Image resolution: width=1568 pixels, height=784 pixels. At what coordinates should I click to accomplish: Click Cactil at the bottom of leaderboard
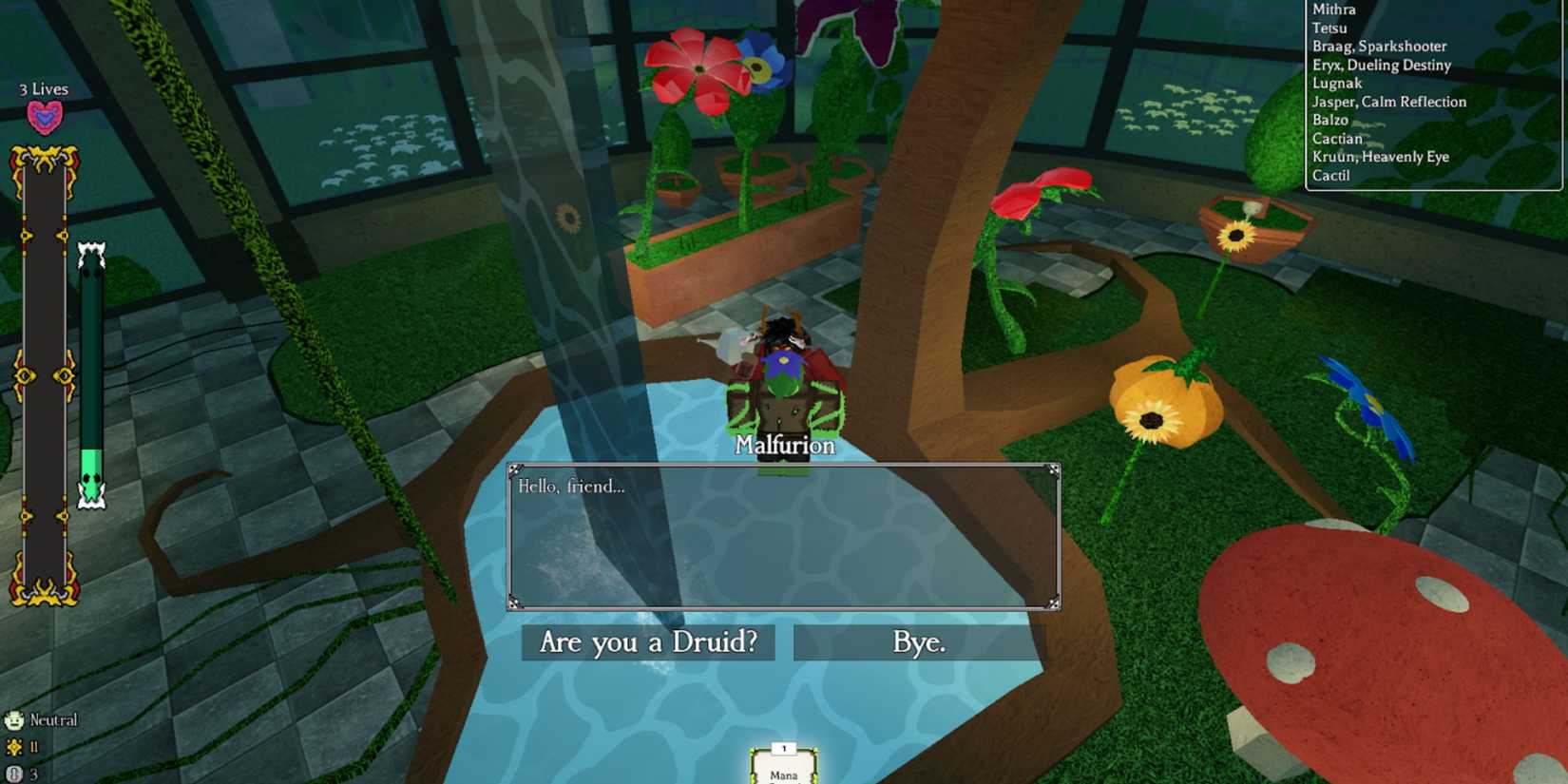point(1331,175)
